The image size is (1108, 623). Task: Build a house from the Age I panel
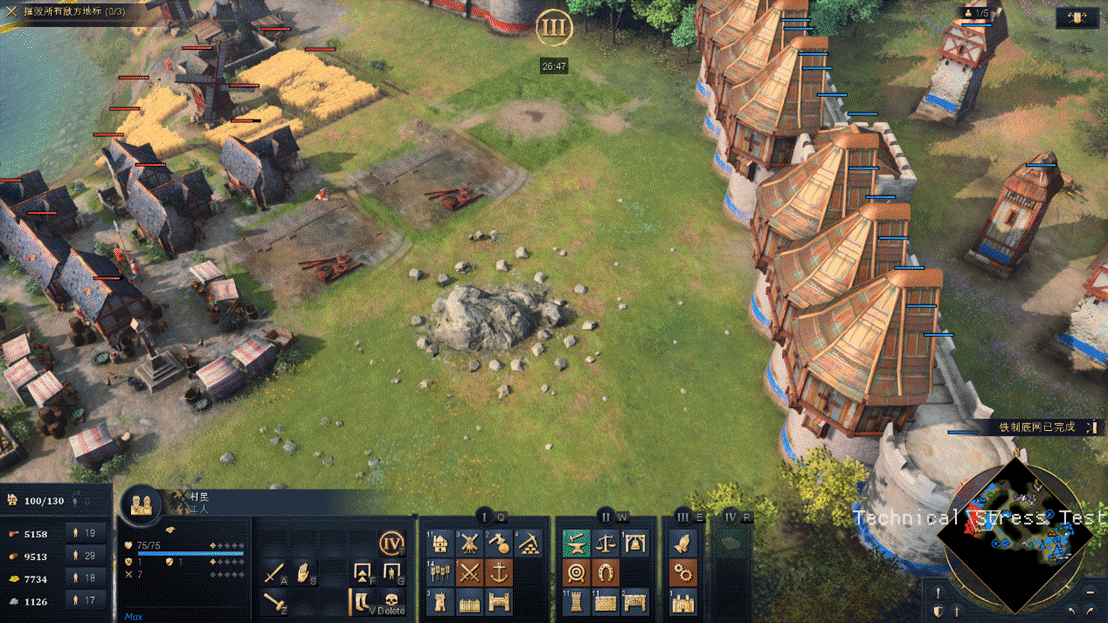(x=439, y=545)
